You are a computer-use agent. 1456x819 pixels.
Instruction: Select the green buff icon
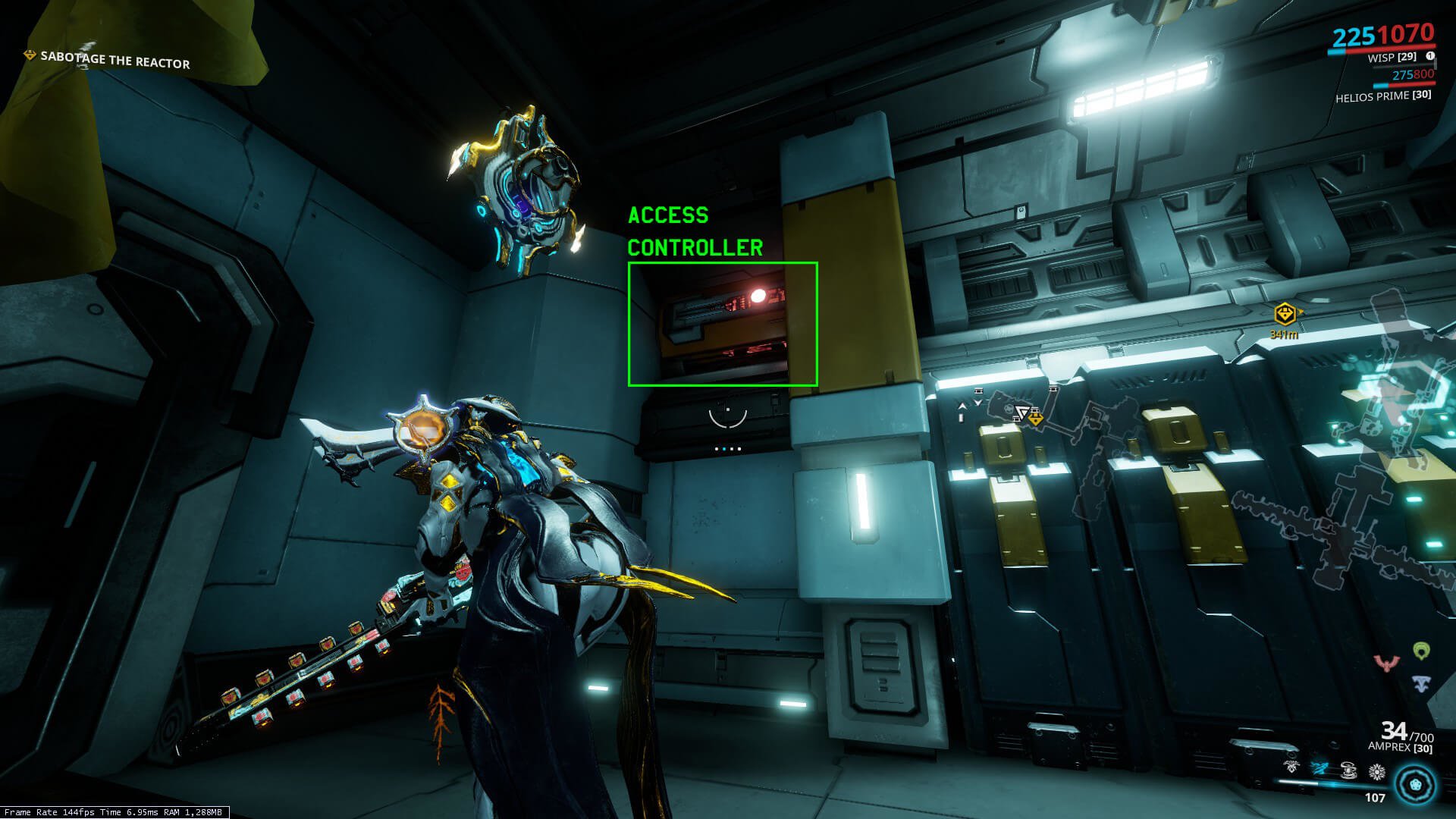tap(1422, 651)
